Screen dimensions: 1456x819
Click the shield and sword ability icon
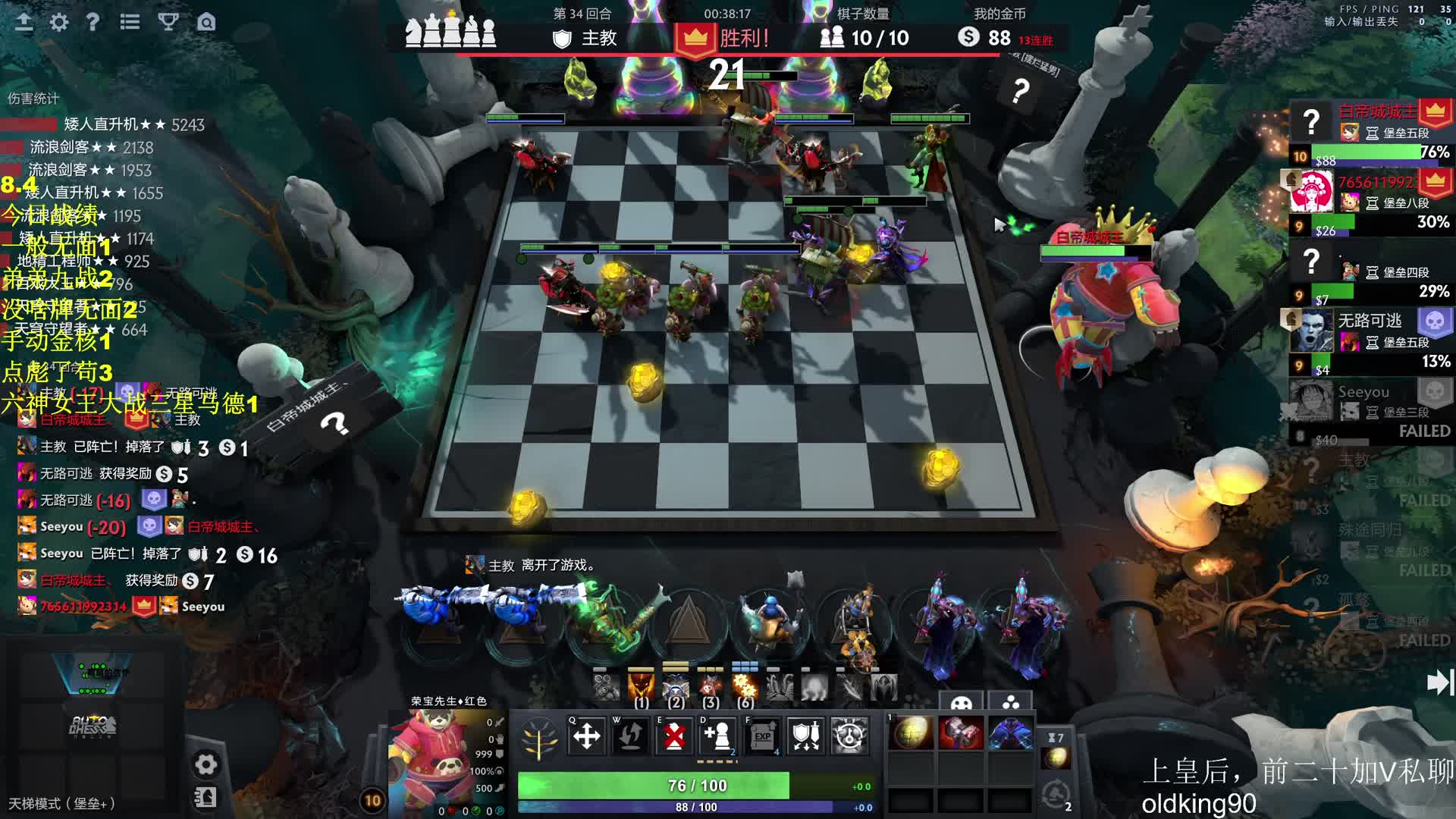(805, 735)
